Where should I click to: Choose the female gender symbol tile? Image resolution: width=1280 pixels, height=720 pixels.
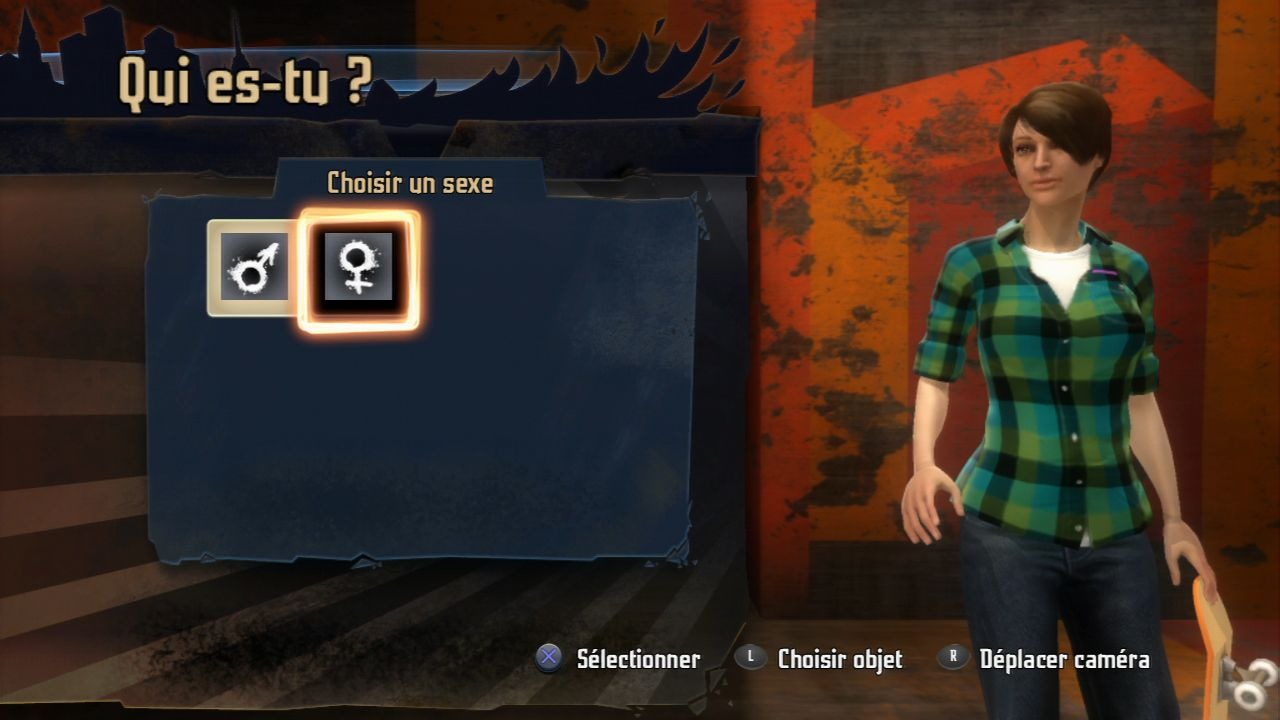pos(358,268)
